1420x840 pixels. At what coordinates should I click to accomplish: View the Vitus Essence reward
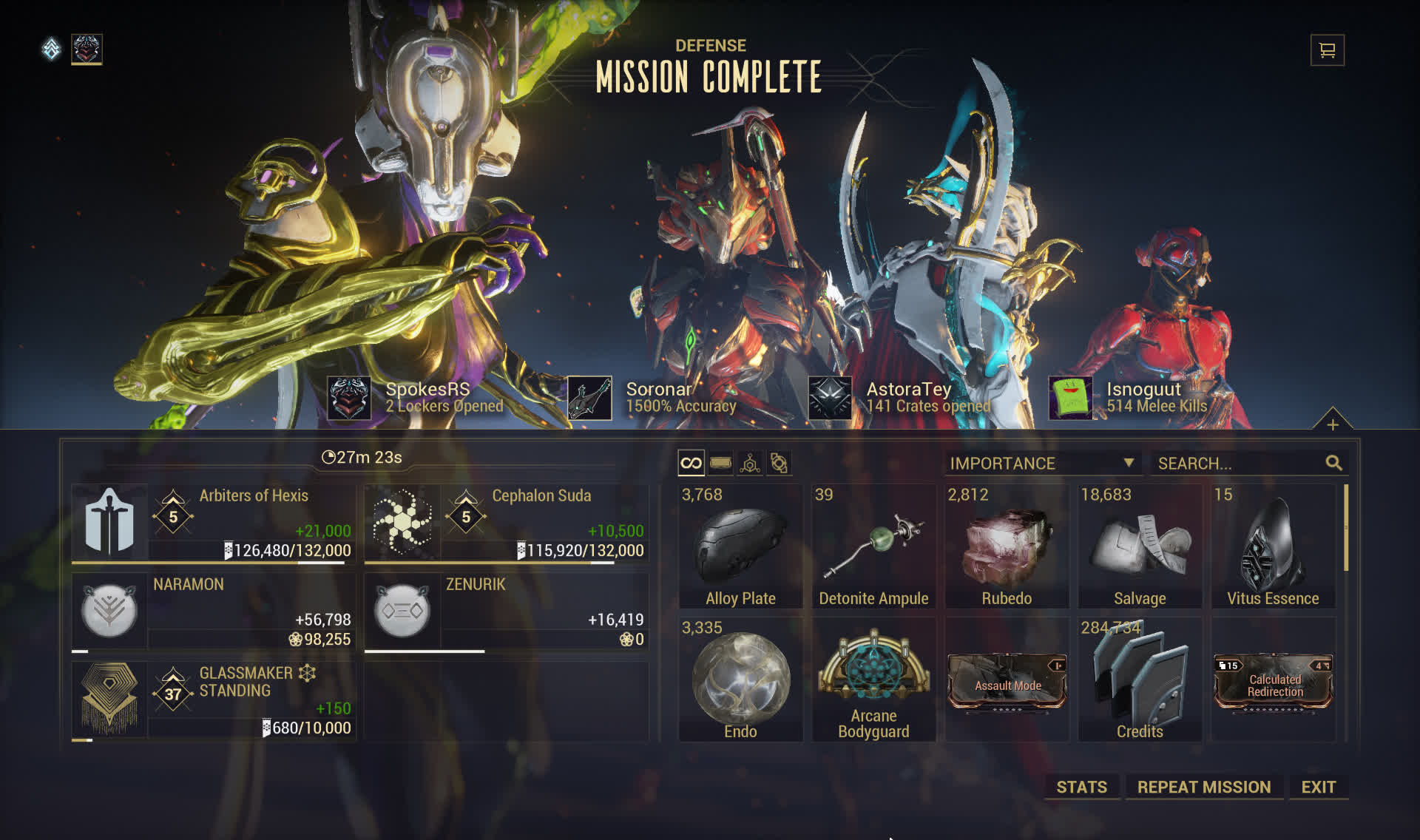1273,547
